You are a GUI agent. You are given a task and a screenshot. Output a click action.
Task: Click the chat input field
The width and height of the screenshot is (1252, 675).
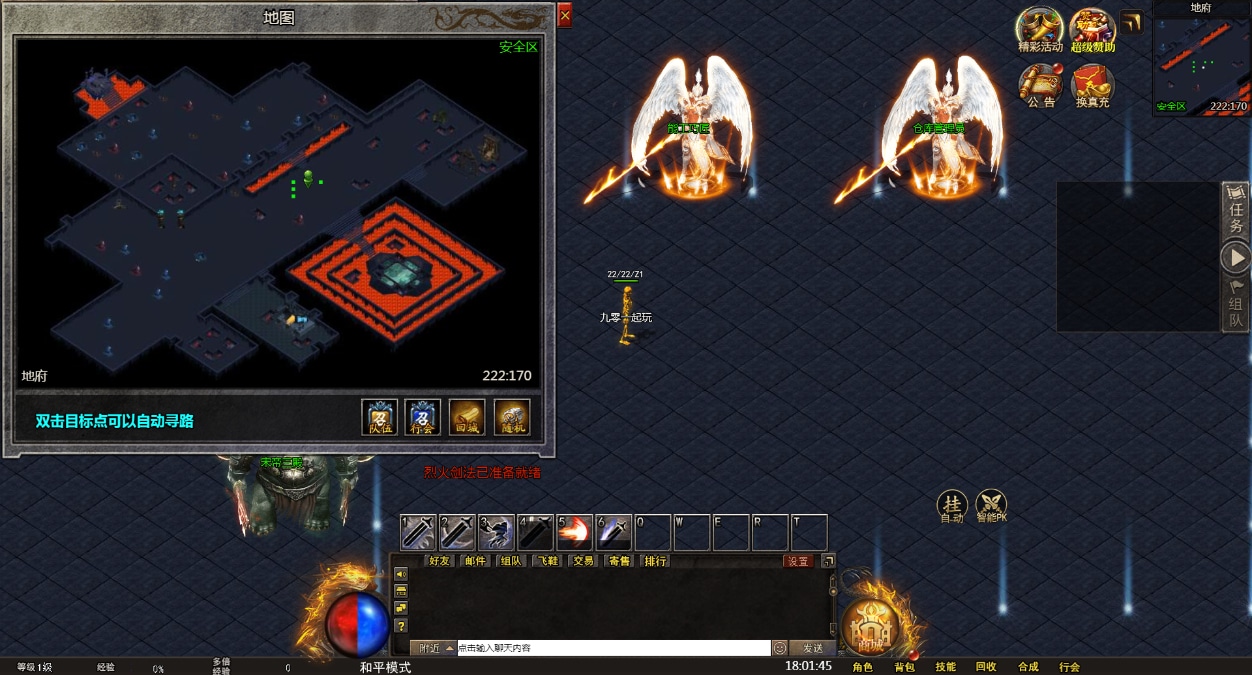pos(612,648)
